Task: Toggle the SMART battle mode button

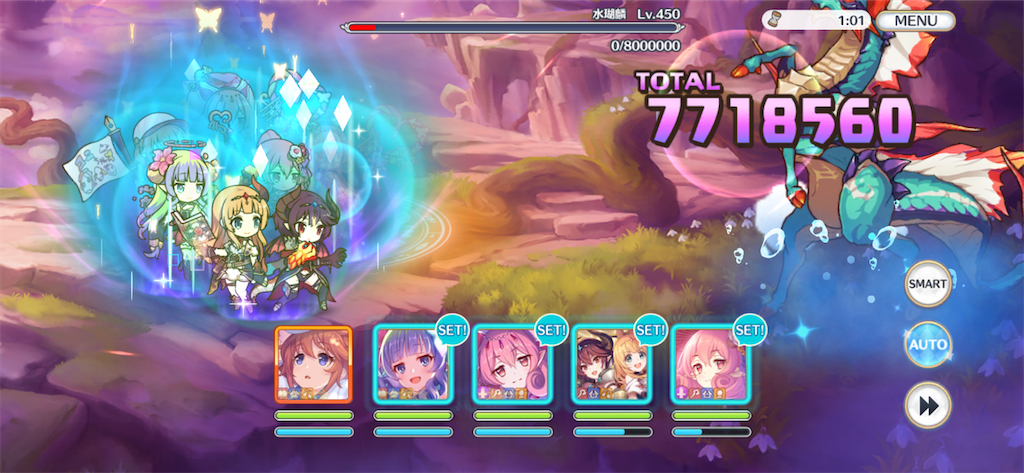Action: click(x=927, y=284)
